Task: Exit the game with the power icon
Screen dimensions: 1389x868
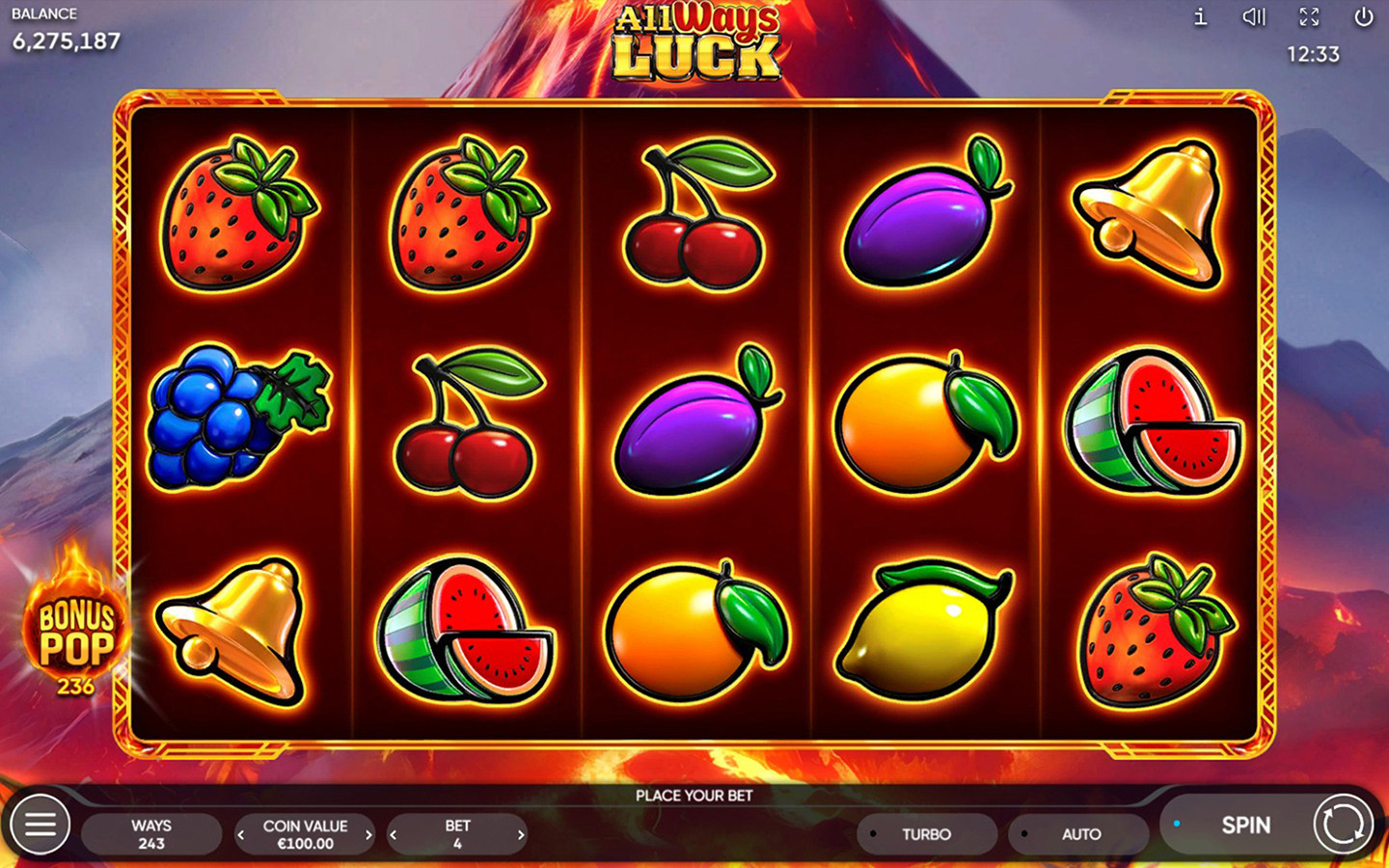Action: click(1363, 17)
